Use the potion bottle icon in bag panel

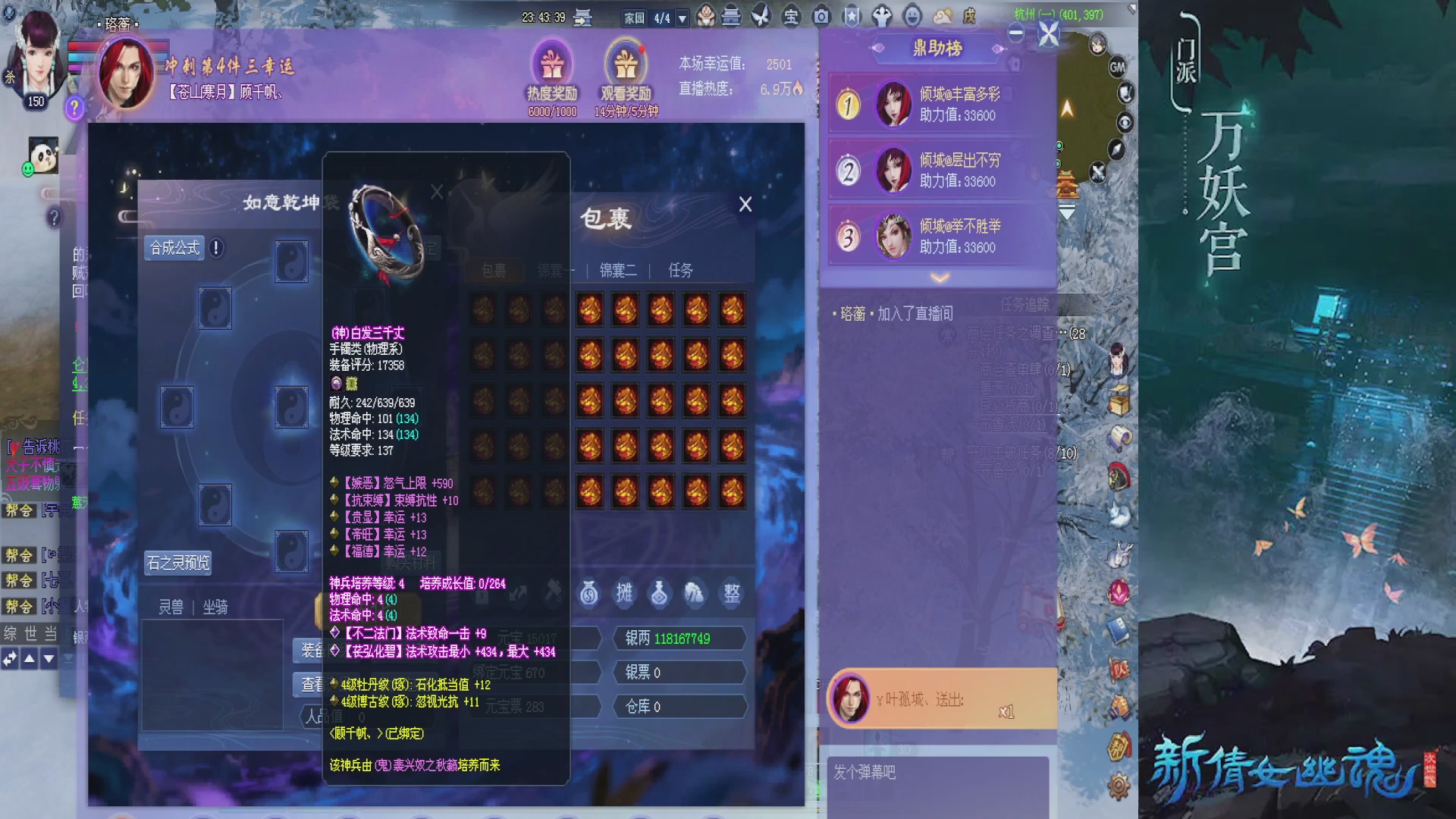658,594
